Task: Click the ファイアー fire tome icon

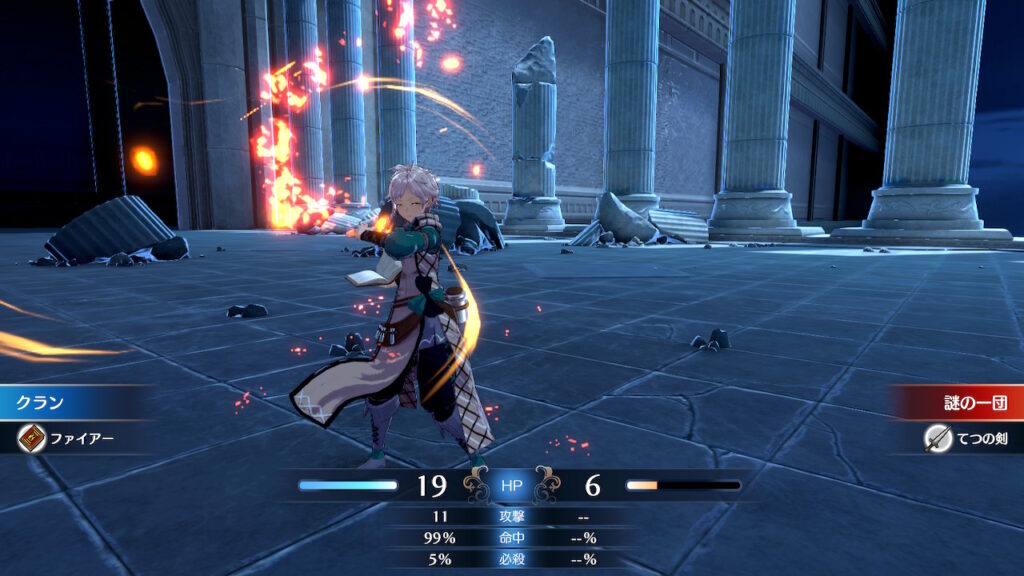Action: click(x=30, y=437)
